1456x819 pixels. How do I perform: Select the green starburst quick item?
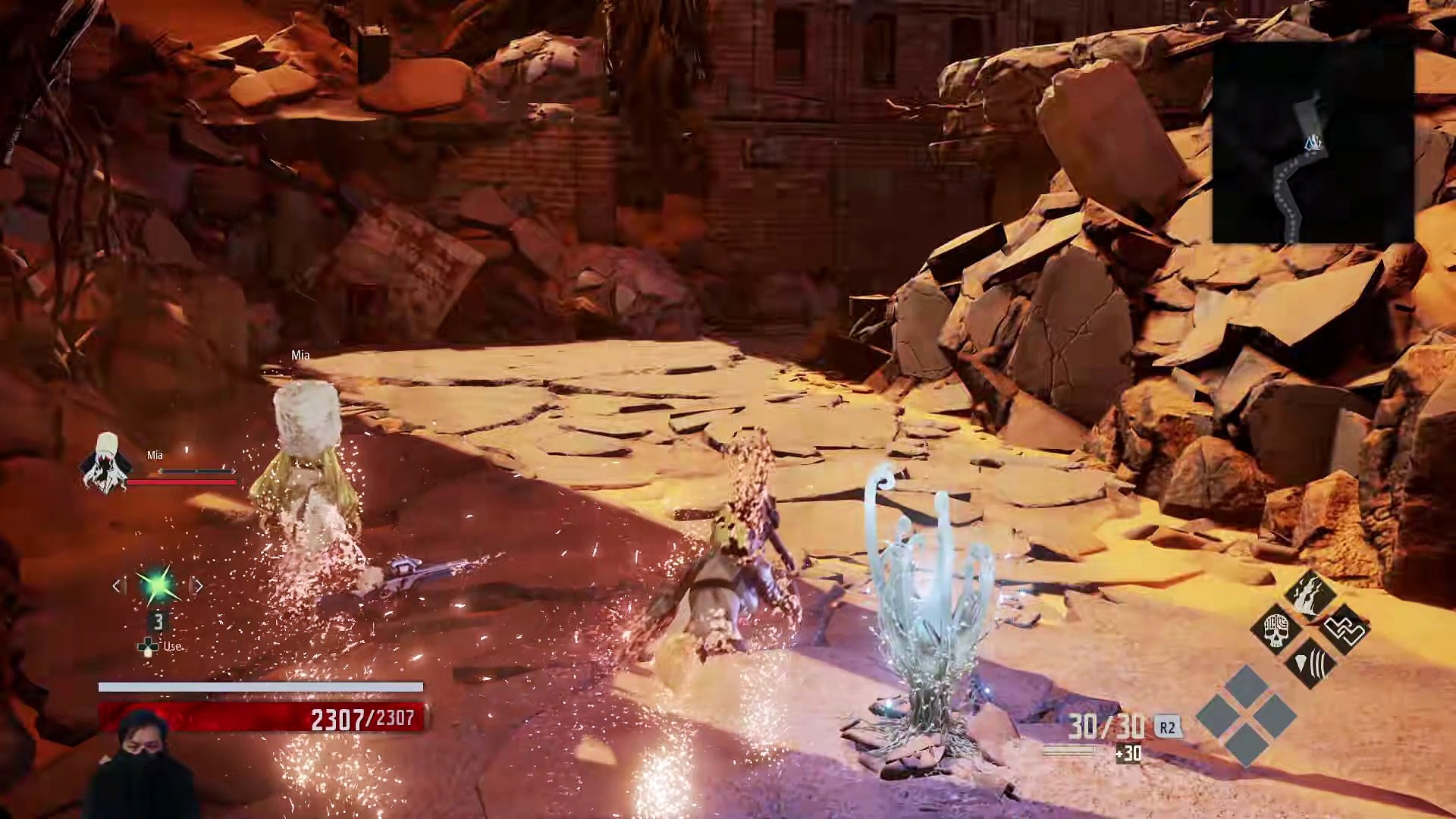pyautogui.click(x=157, y=585)
